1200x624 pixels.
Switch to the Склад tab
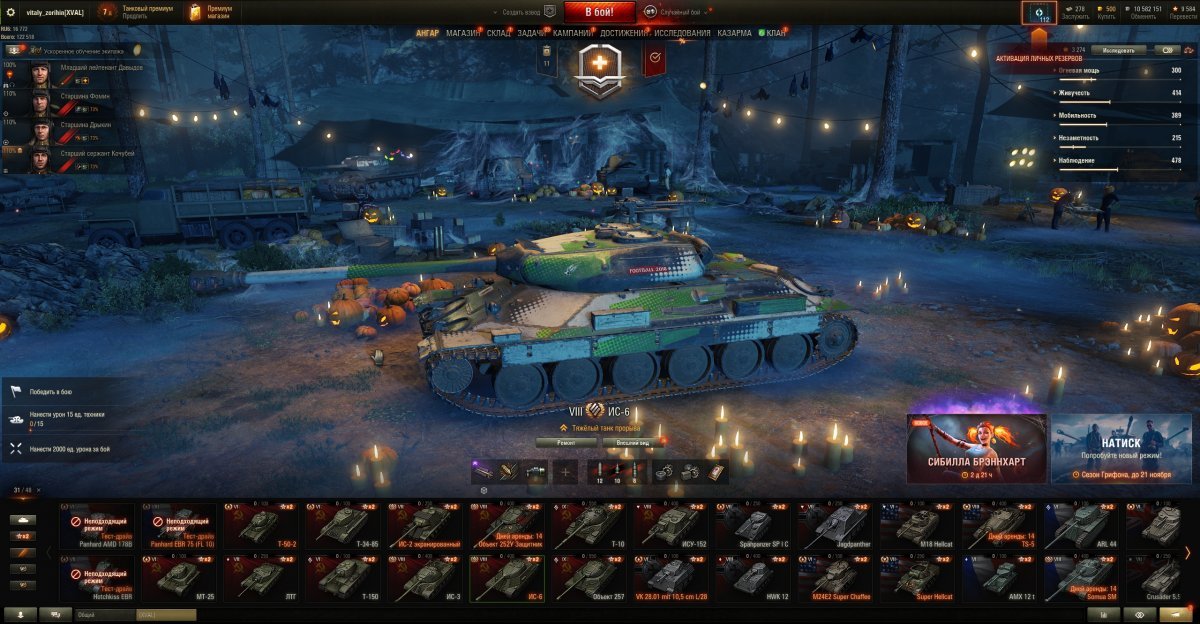(x=499, y=33)
